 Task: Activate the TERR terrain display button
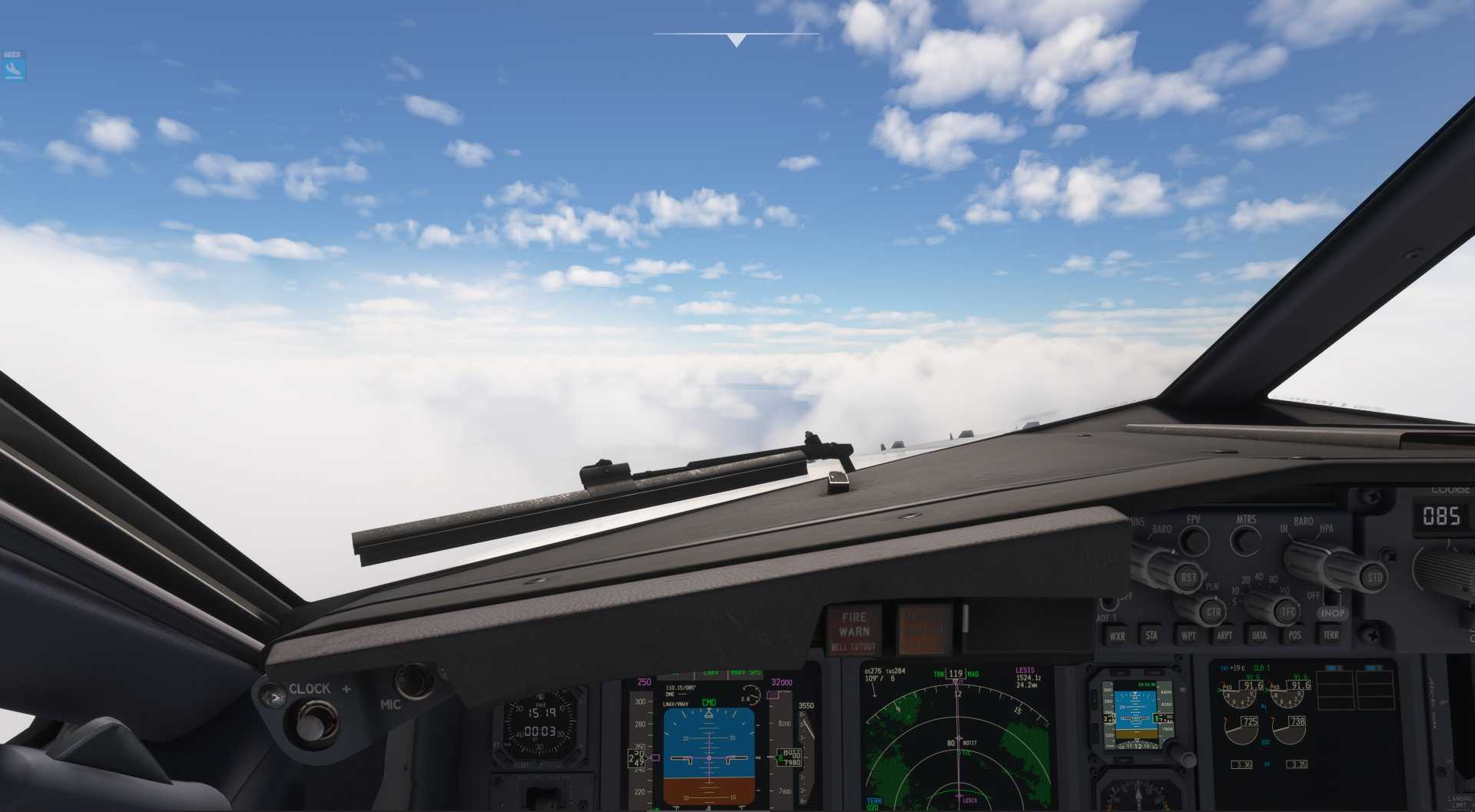click(1332, 635)
